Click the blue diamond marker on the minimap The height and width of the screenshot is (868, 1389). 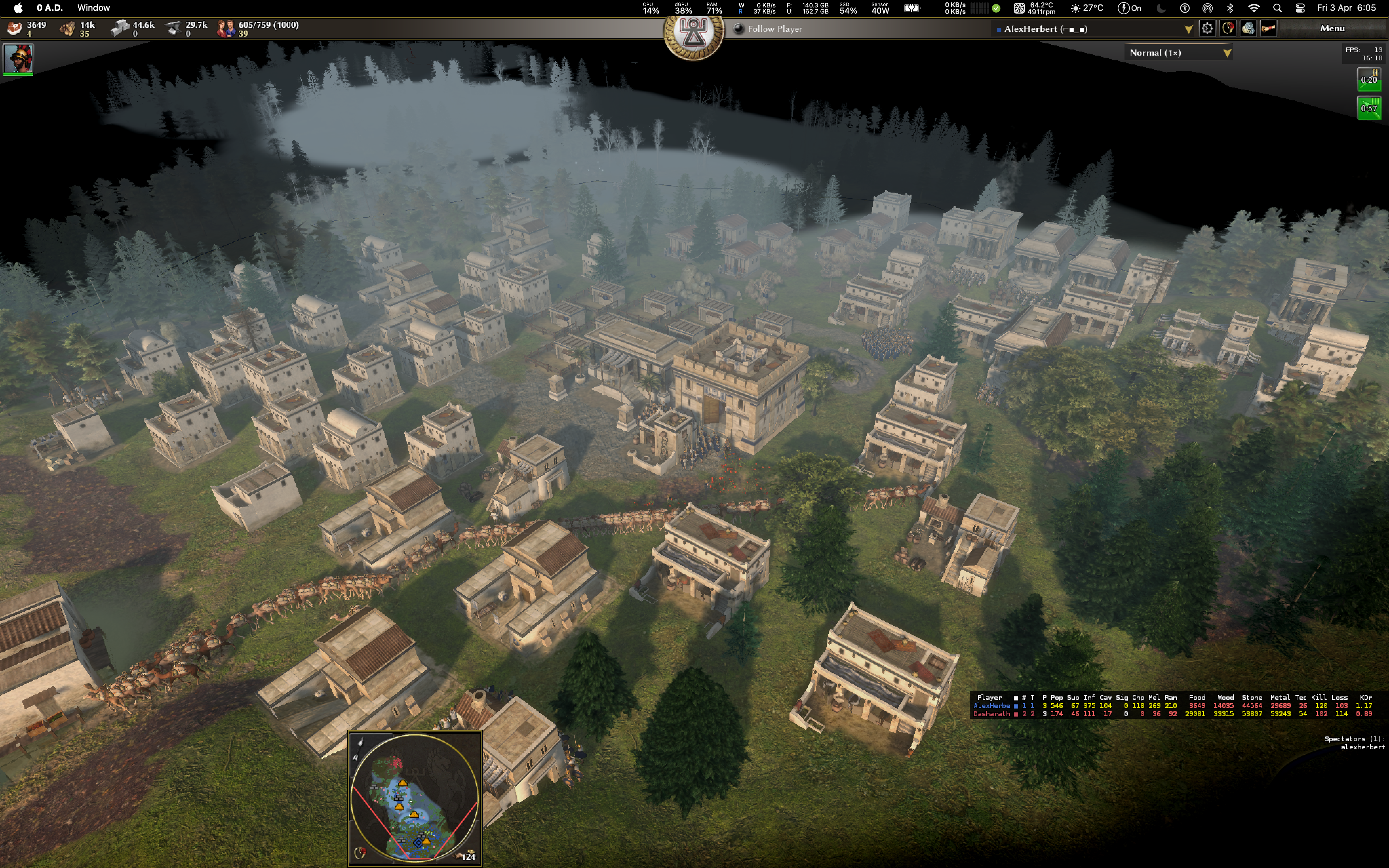coord(418,843)
